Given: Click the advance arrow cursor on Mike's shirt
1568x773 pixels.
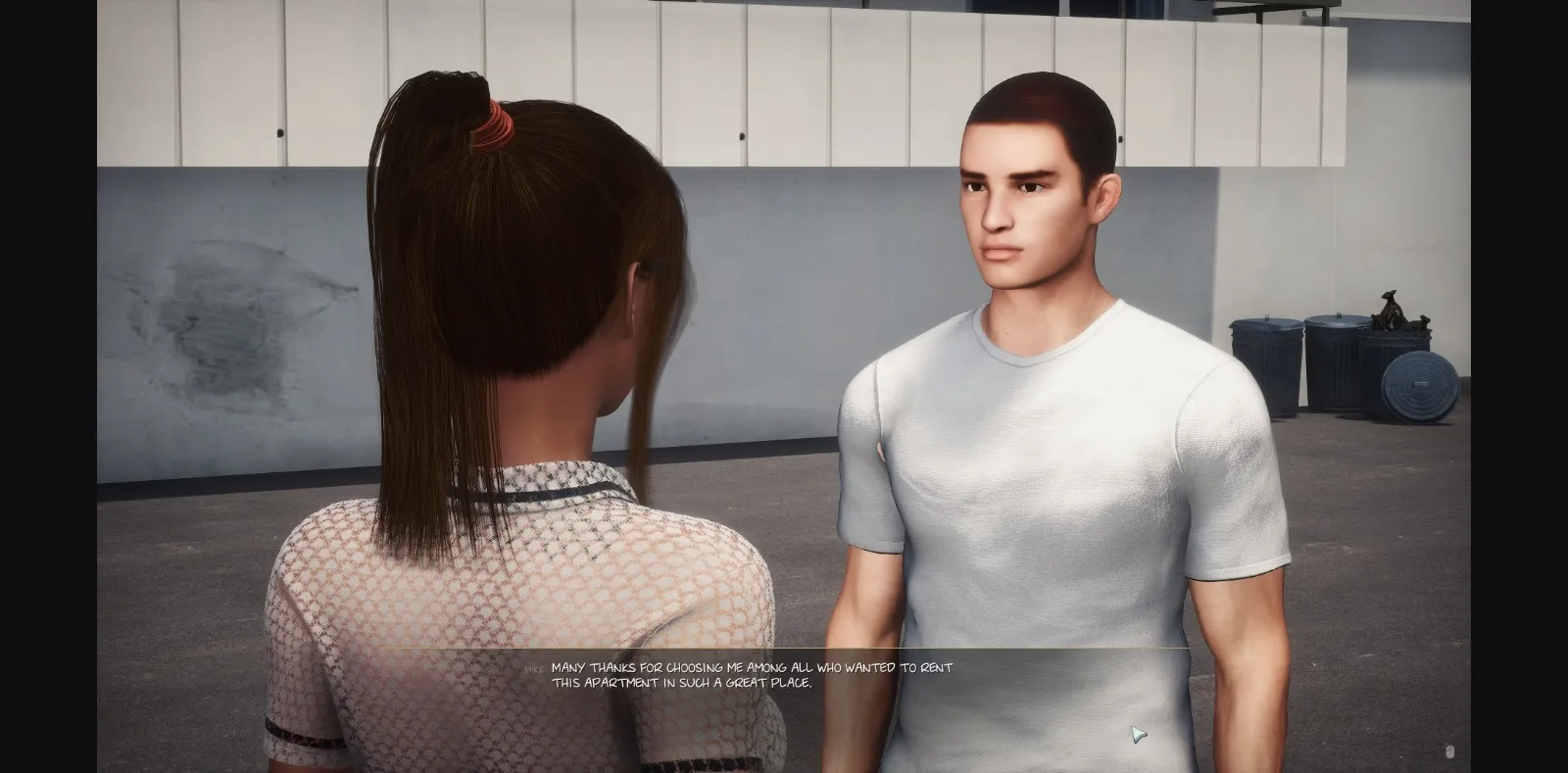Looking at the screenshot, I should click(1137, 732).
